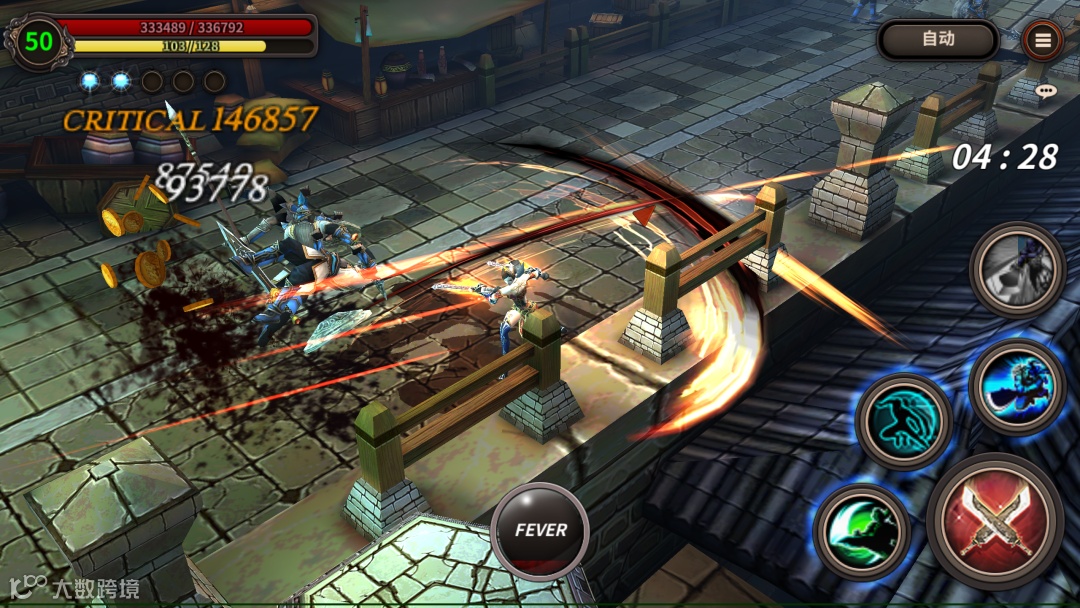This screenshot has width=1080, height=608.
Task: Open the hamburger menu button
Action: (x=1044, y=40)
